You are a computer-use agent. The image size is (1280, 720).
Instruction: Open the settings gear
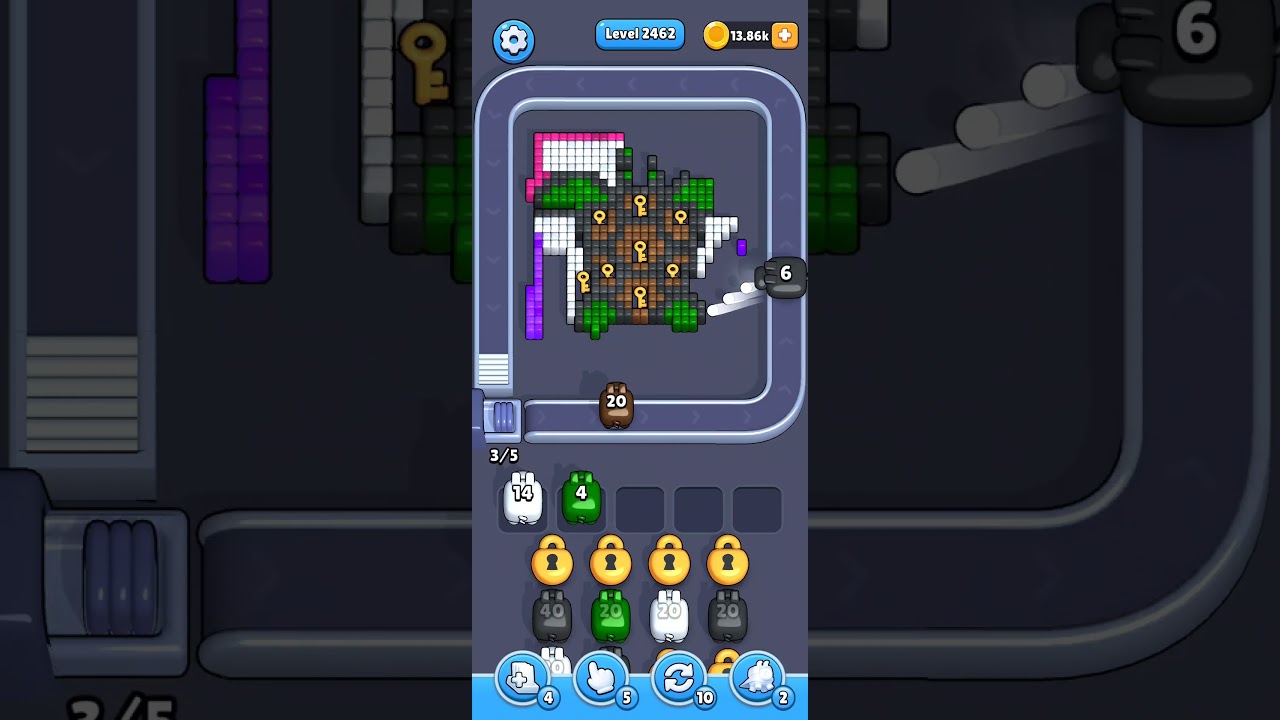point(514,41)
